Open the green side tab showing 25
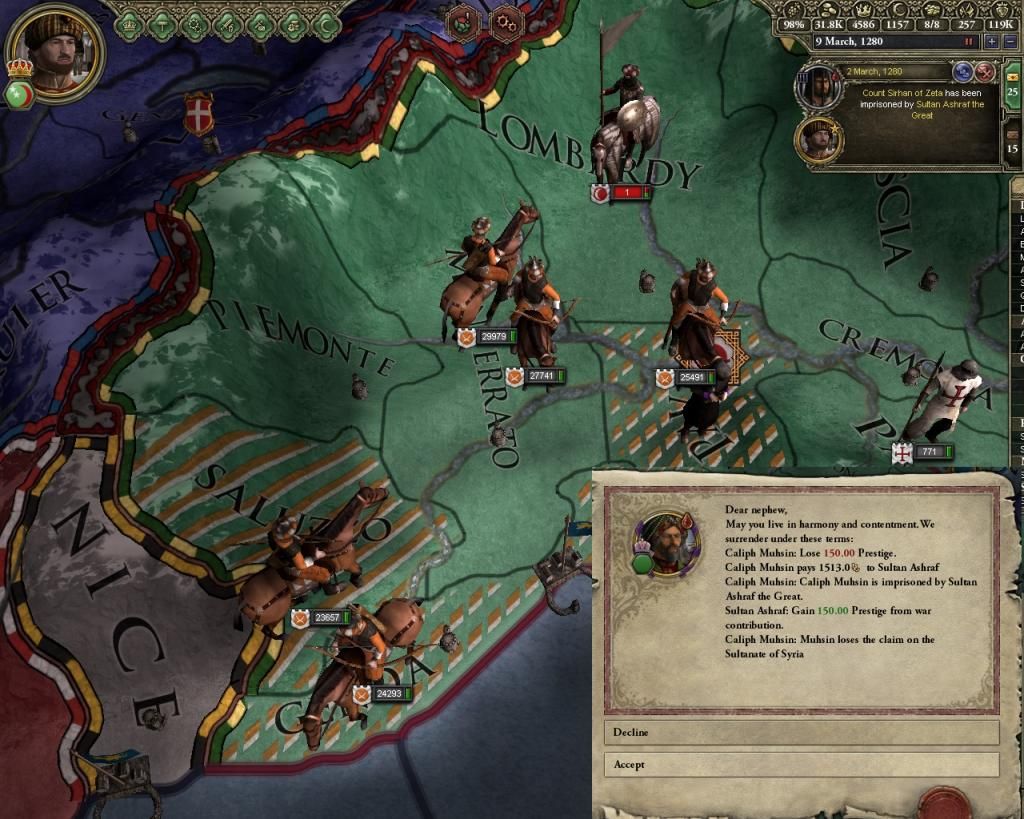This screenshot has width=1024, height=819. [1012, 87]
